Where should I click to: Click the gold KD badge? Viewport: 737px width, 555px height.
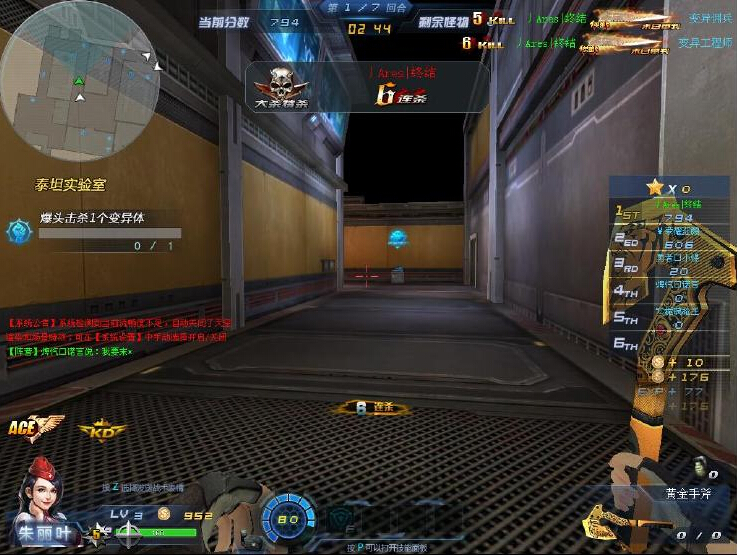[103, 431]
